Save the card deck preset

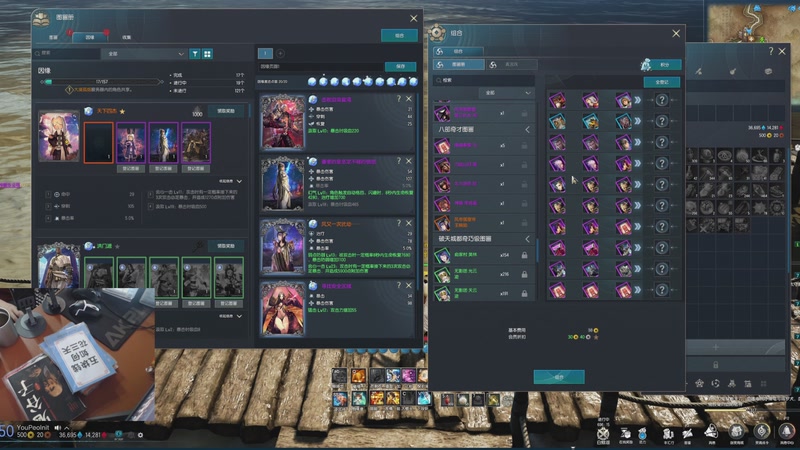(x=400, y=67)
